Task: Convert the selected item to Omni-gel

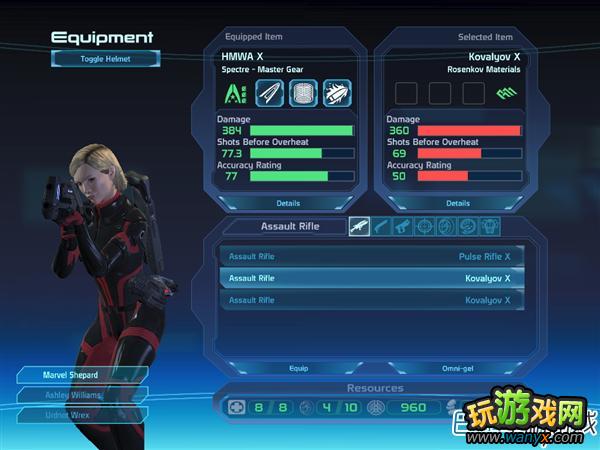Action: 456,367
